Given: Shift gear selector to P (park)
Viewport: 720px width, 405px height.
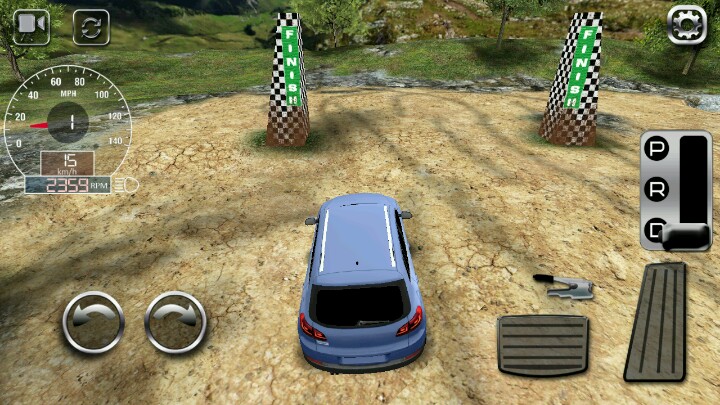Looking at the screenshot, I should click(657, 150).
